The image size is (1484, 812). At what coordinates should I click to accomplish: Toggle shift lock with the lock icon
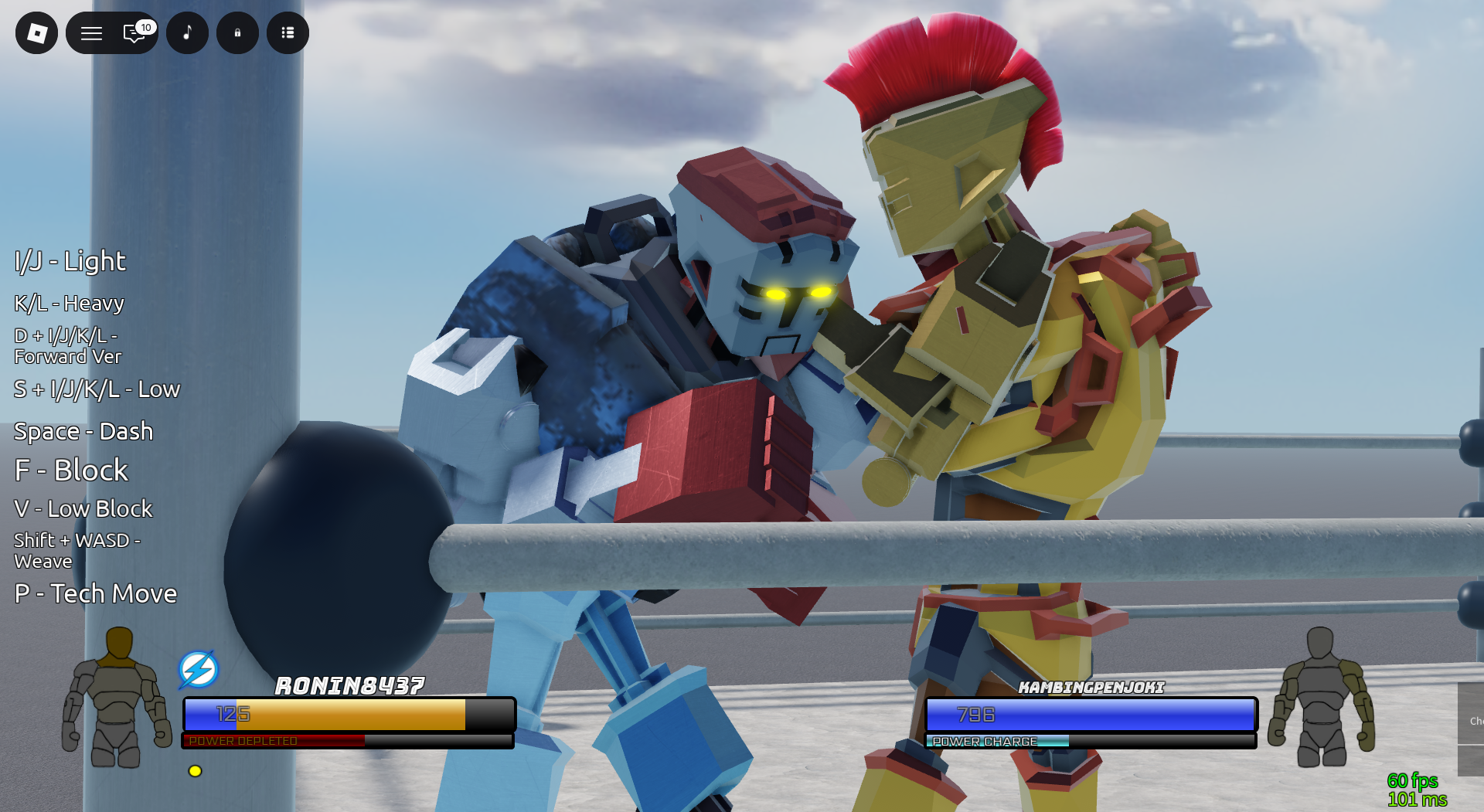pyautogui.click(x=237, y=32)
